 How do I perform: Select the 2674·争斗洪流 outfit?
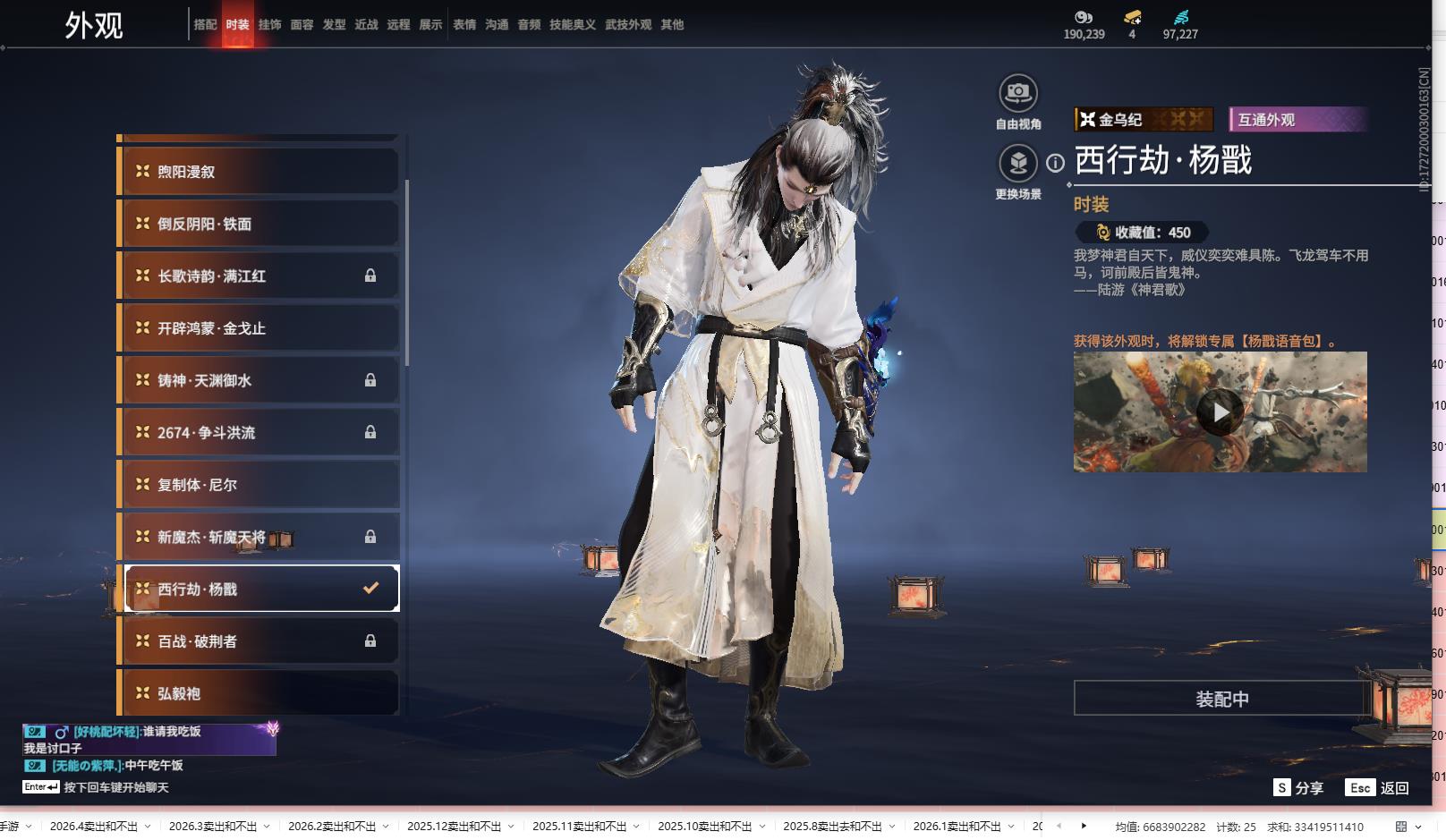point(259,433)
